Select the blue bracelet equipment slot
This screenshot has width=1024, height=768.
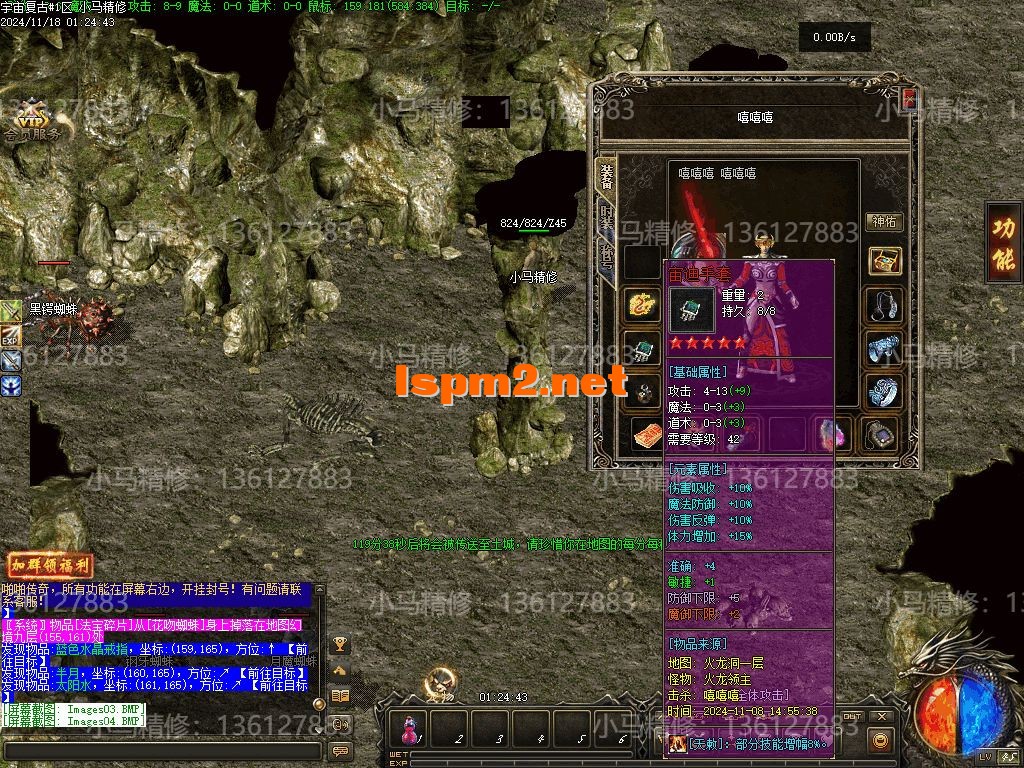point(884,350)
